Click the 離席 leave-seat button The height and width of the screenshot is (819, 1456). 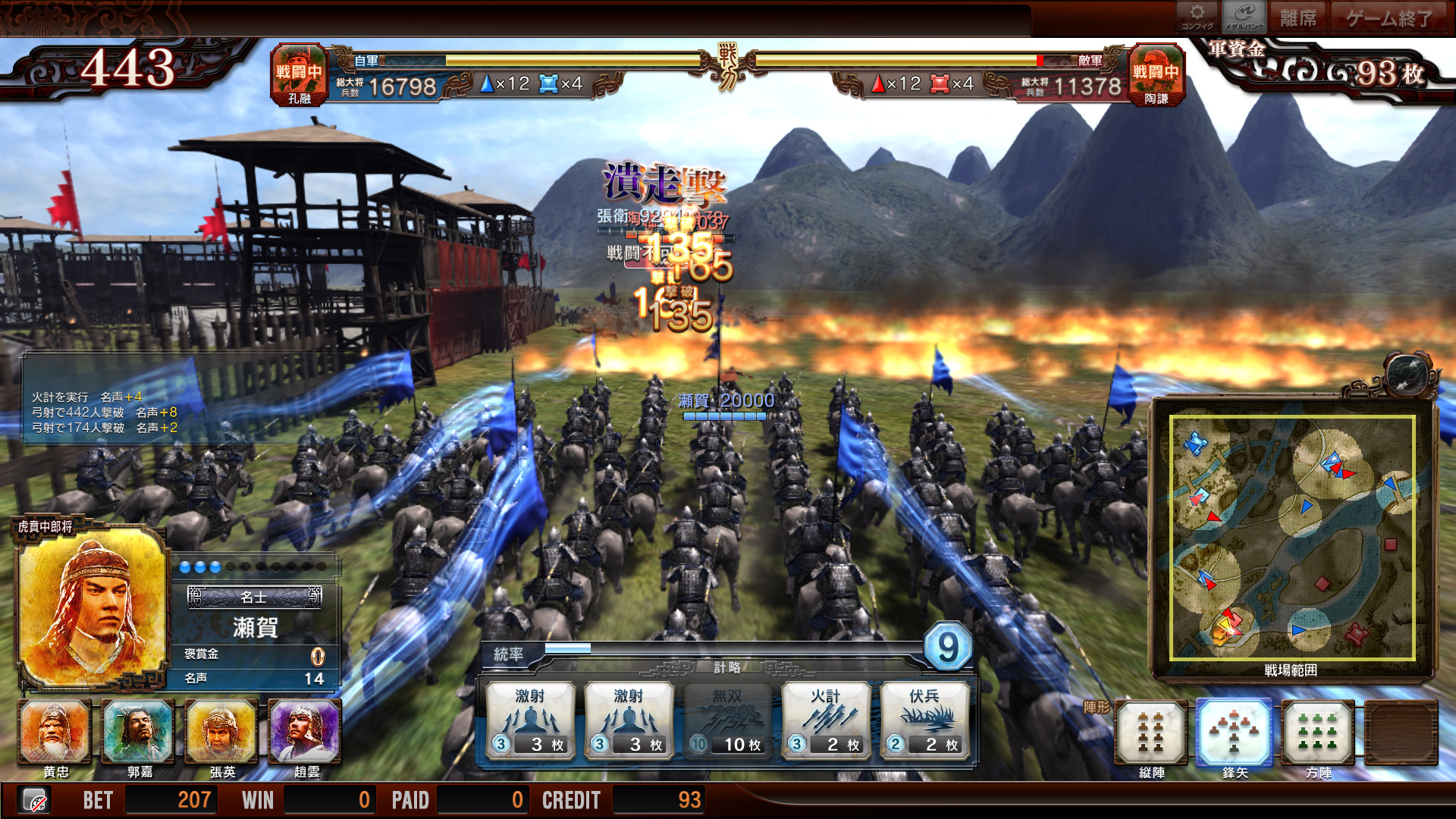1298,17
